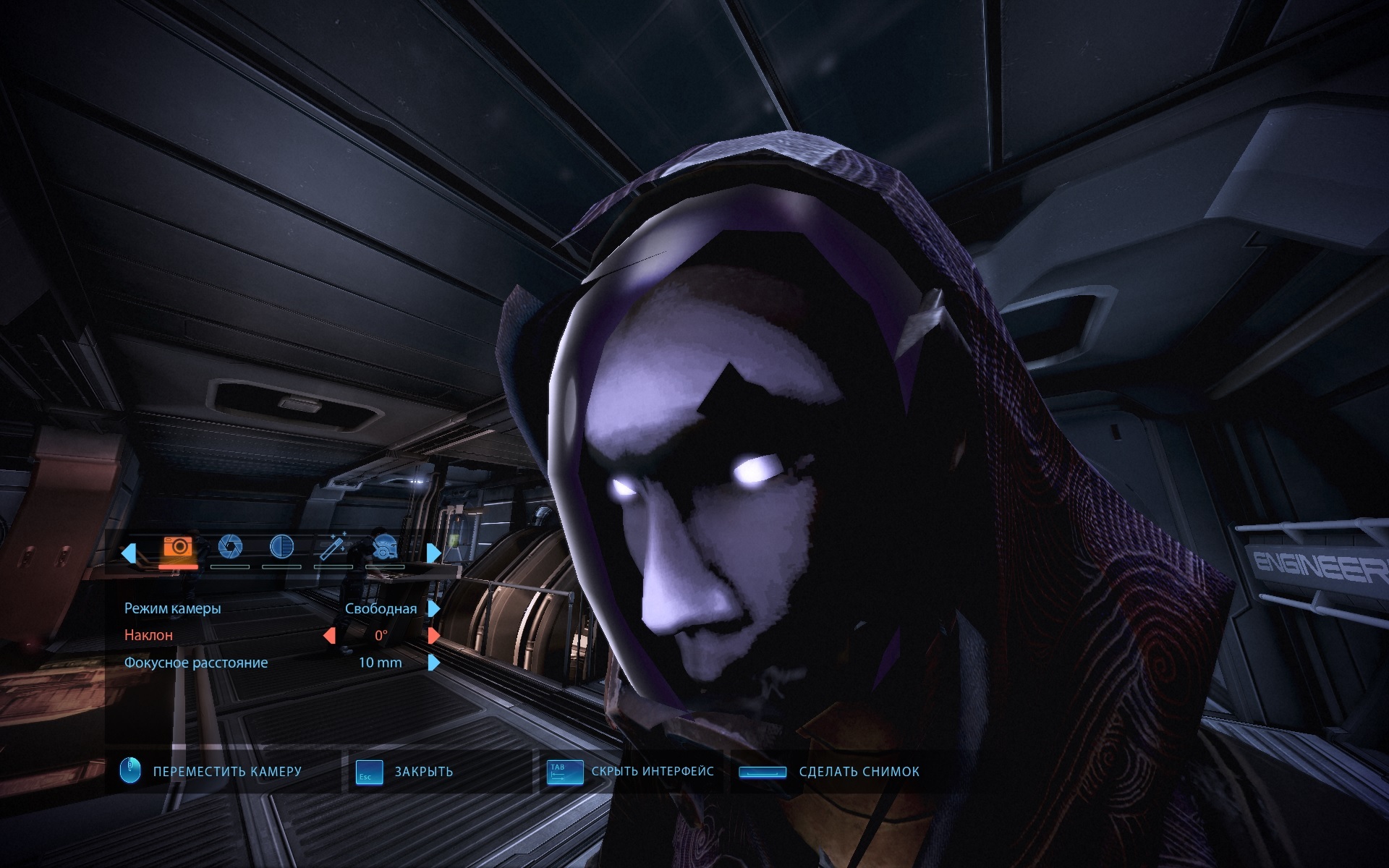Take a photo with СДЕЛАТЬ СНИМОК

(x=859, y=772)
